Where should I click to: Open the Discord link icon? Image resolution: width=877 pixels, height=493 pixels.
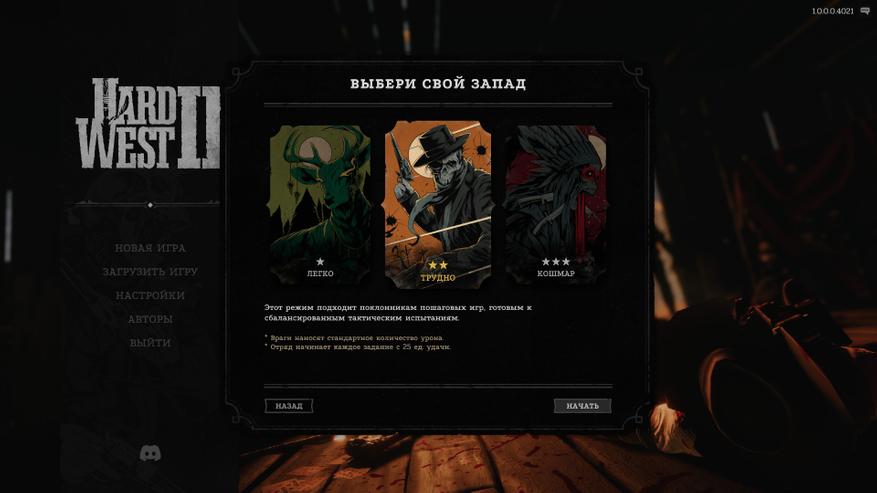[x=150, y=454]
